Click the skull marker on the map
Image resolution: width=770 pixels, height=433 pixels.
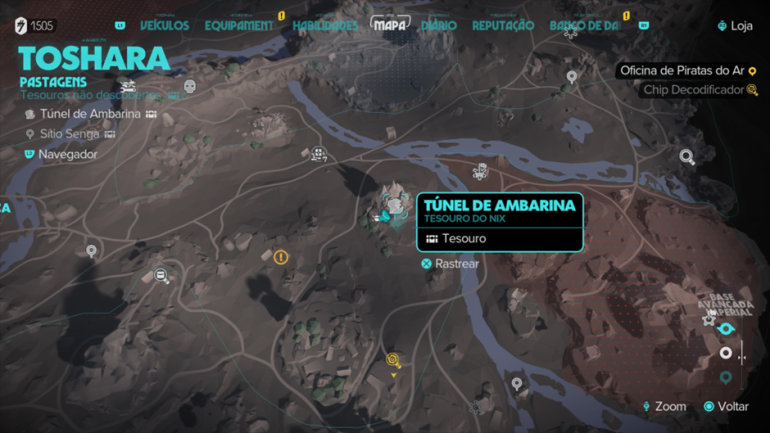190,87
